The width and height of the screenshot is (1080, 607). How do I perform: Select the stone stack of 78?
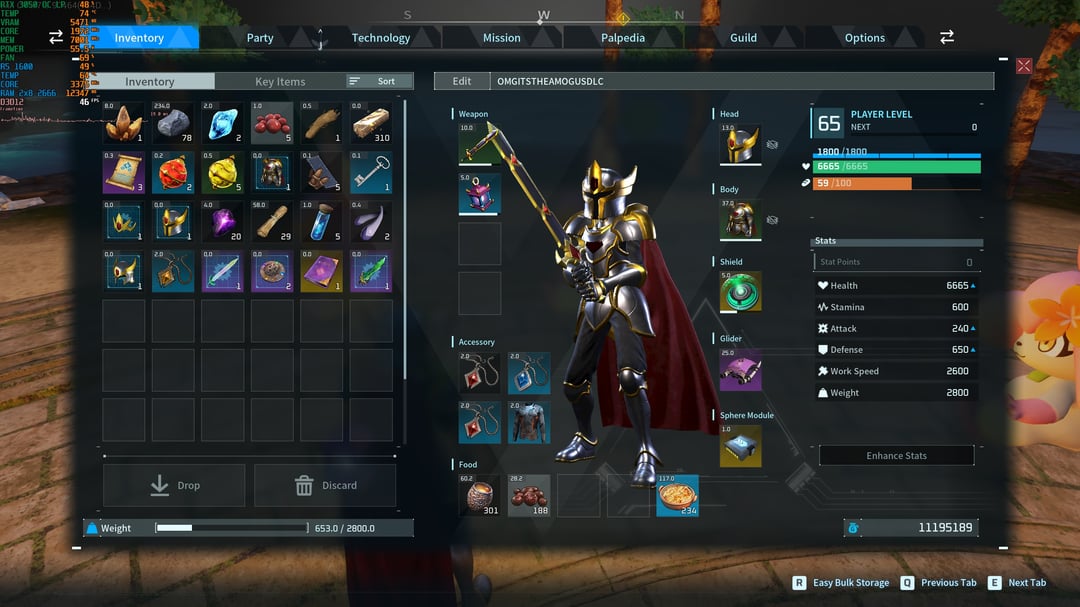[173, 123]
